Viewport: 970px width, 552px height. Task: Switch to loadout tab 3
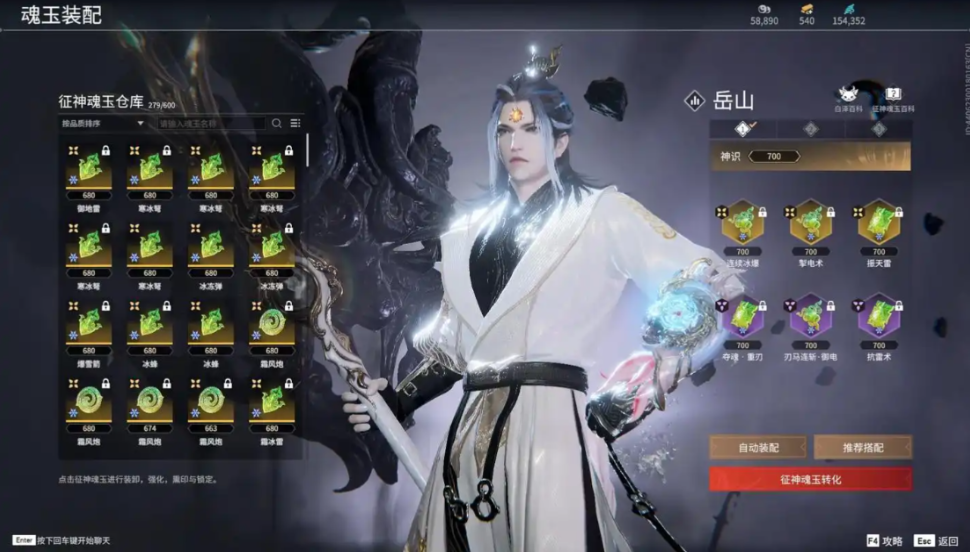pos(878,129)
